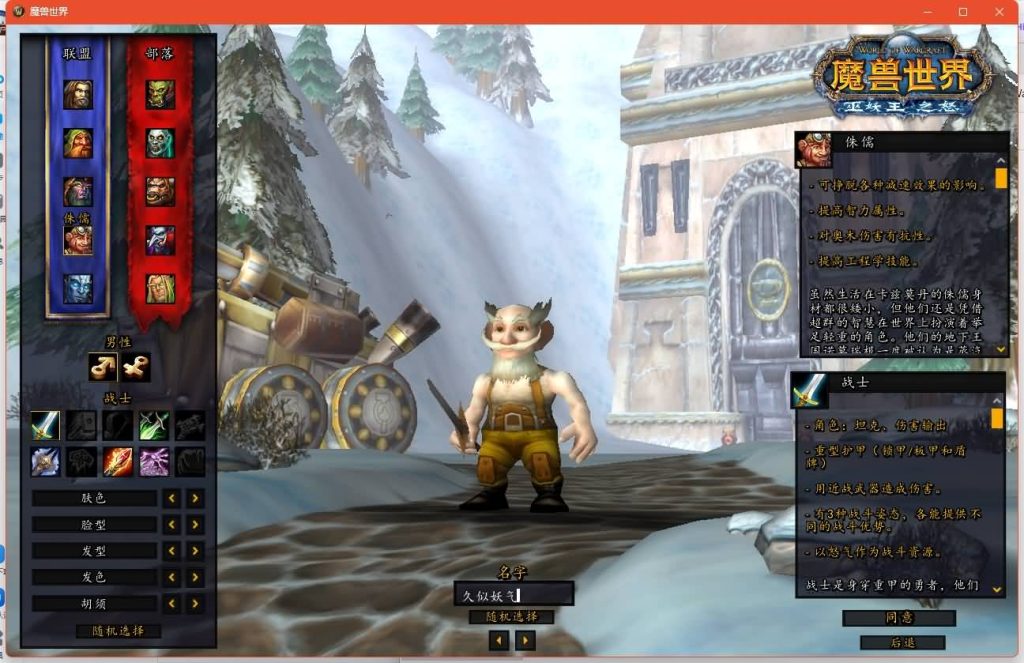
Task: Choose the Mage class icon
Action: point(118,461)
